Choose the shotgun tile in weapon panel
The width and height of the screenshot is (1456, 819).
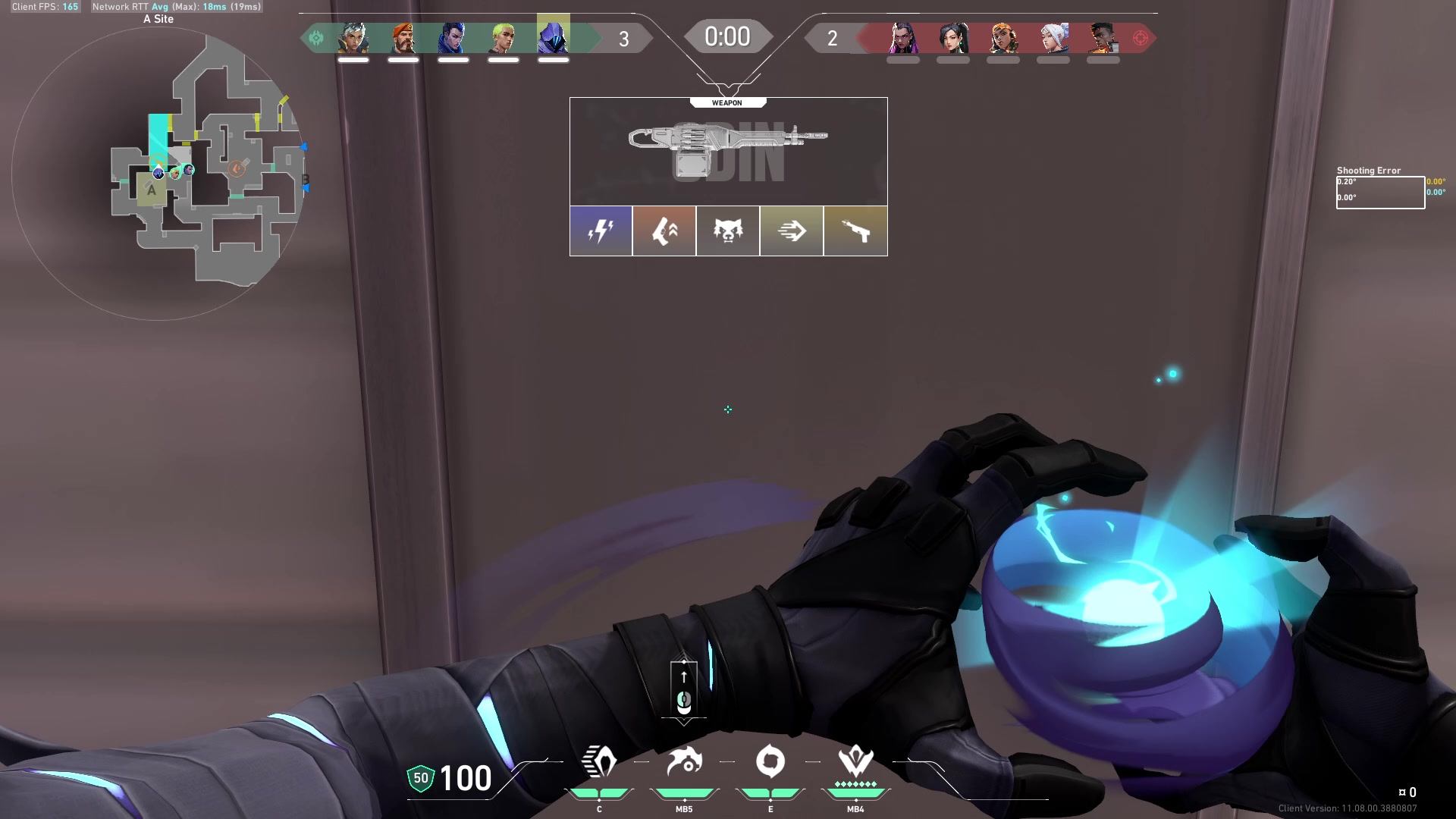855,231
